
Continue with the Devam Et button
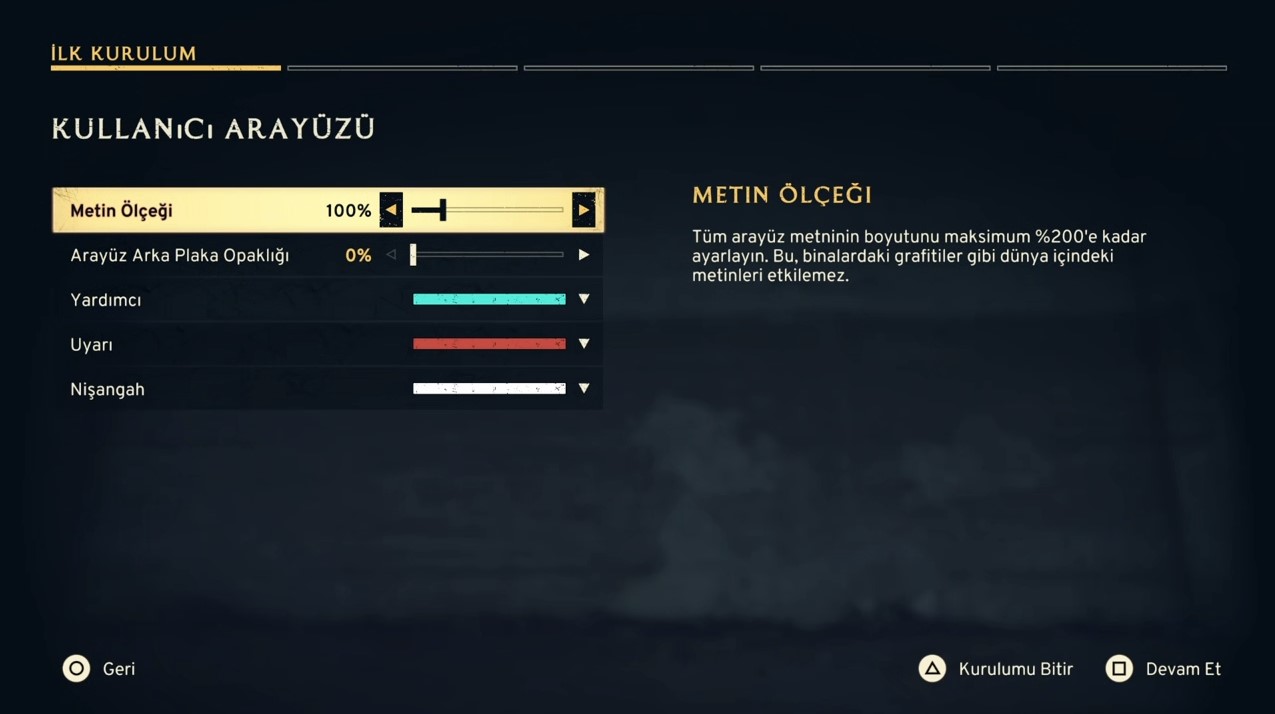[1164, 669]
